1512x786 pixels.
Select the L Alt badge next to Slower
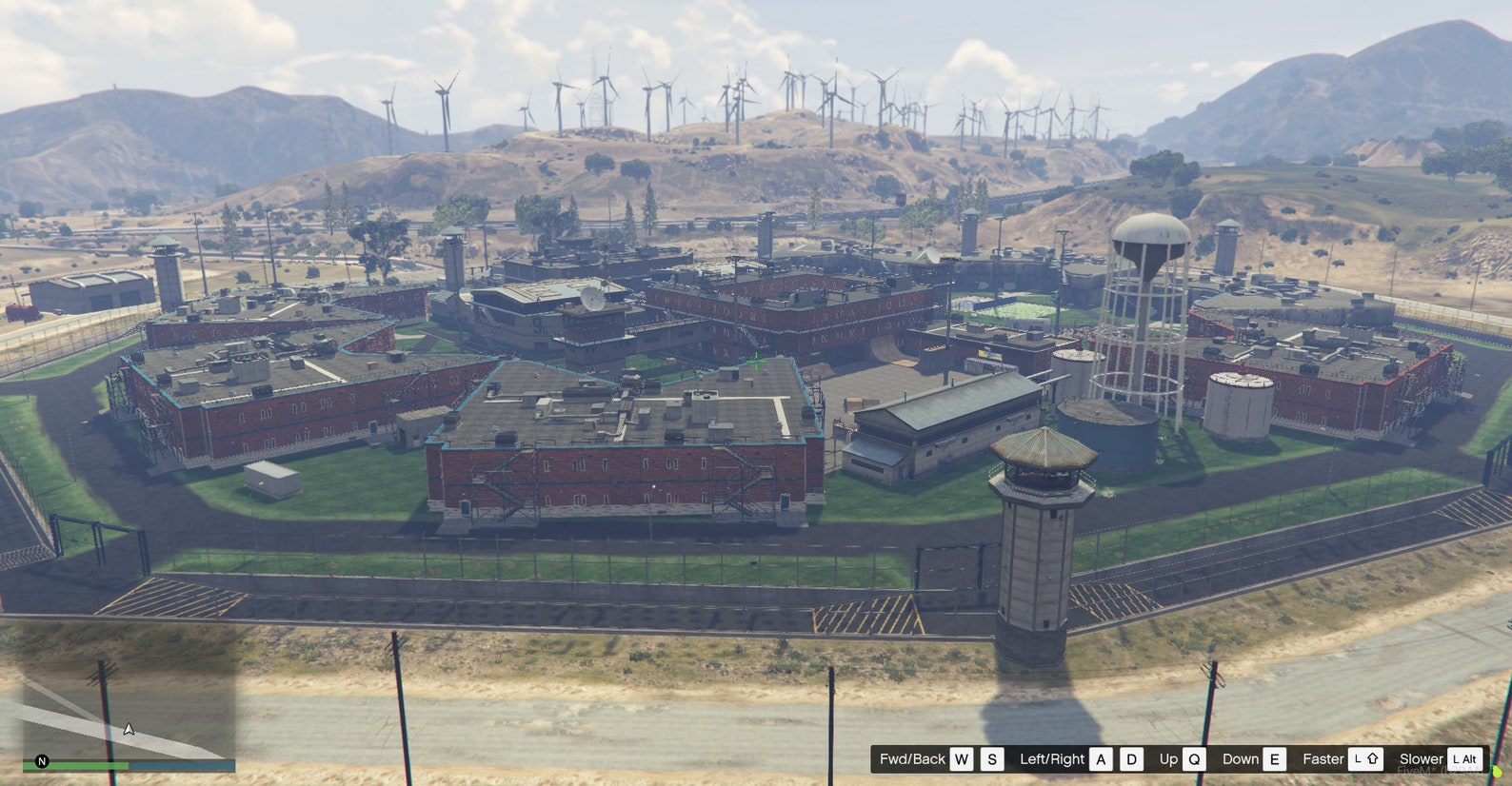click(1463, 759)
